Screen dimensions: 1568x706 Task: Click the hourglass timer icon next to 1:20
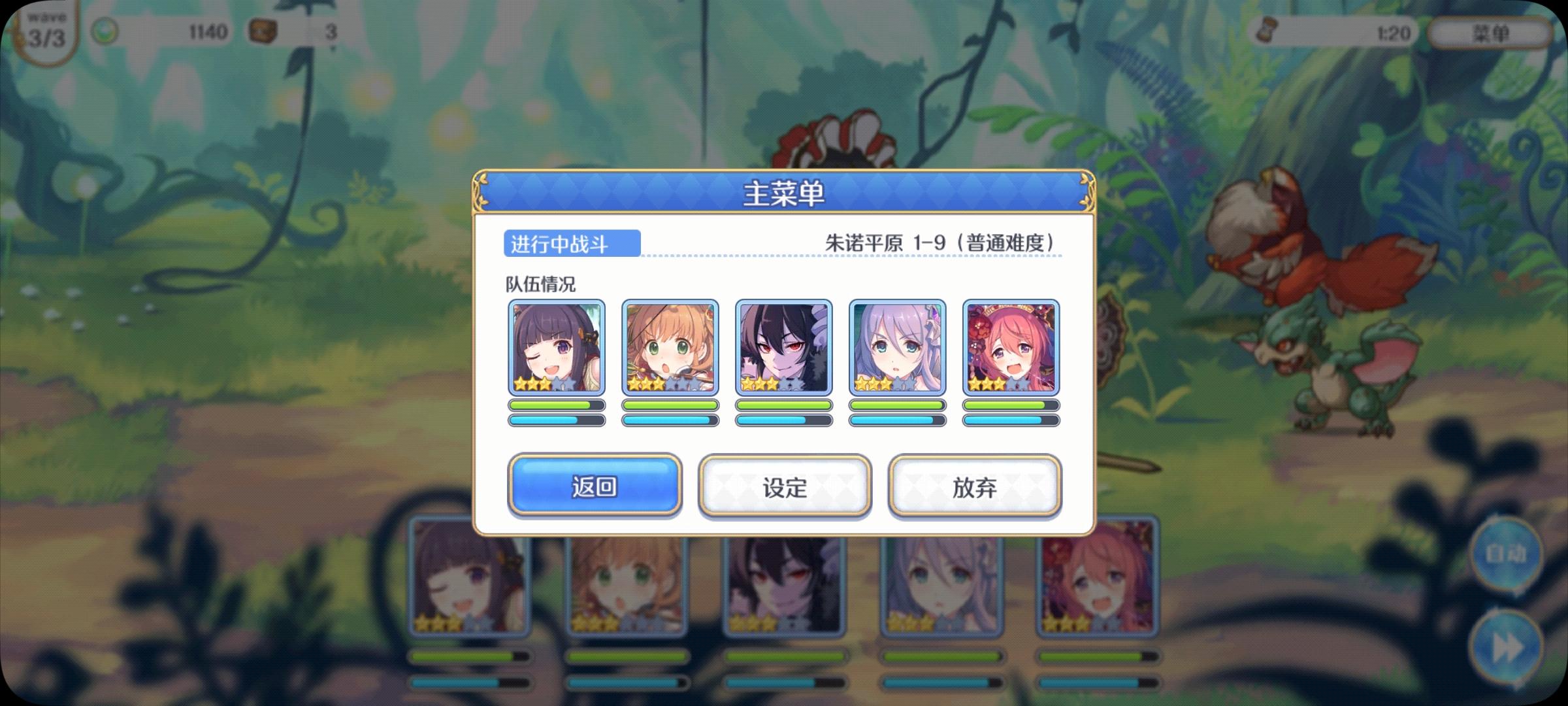[x=1266, y=33]
